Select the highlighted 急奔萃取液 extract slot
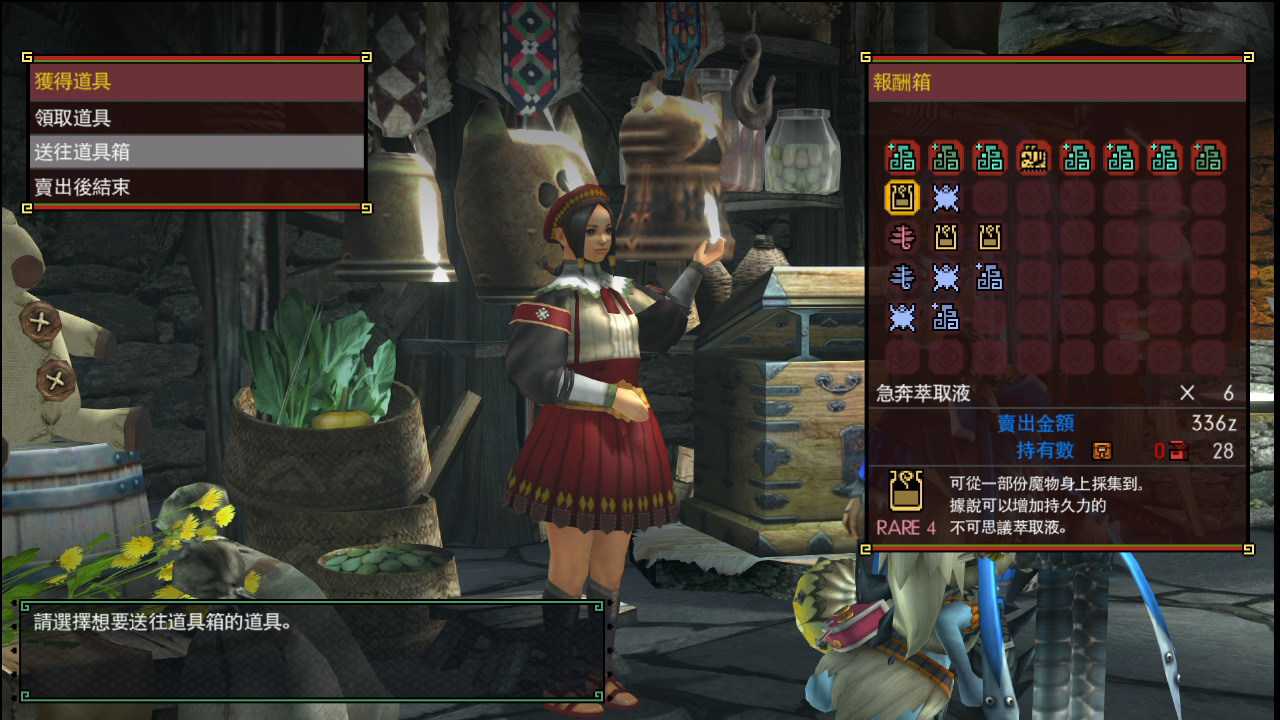 (x=902, y=197)
